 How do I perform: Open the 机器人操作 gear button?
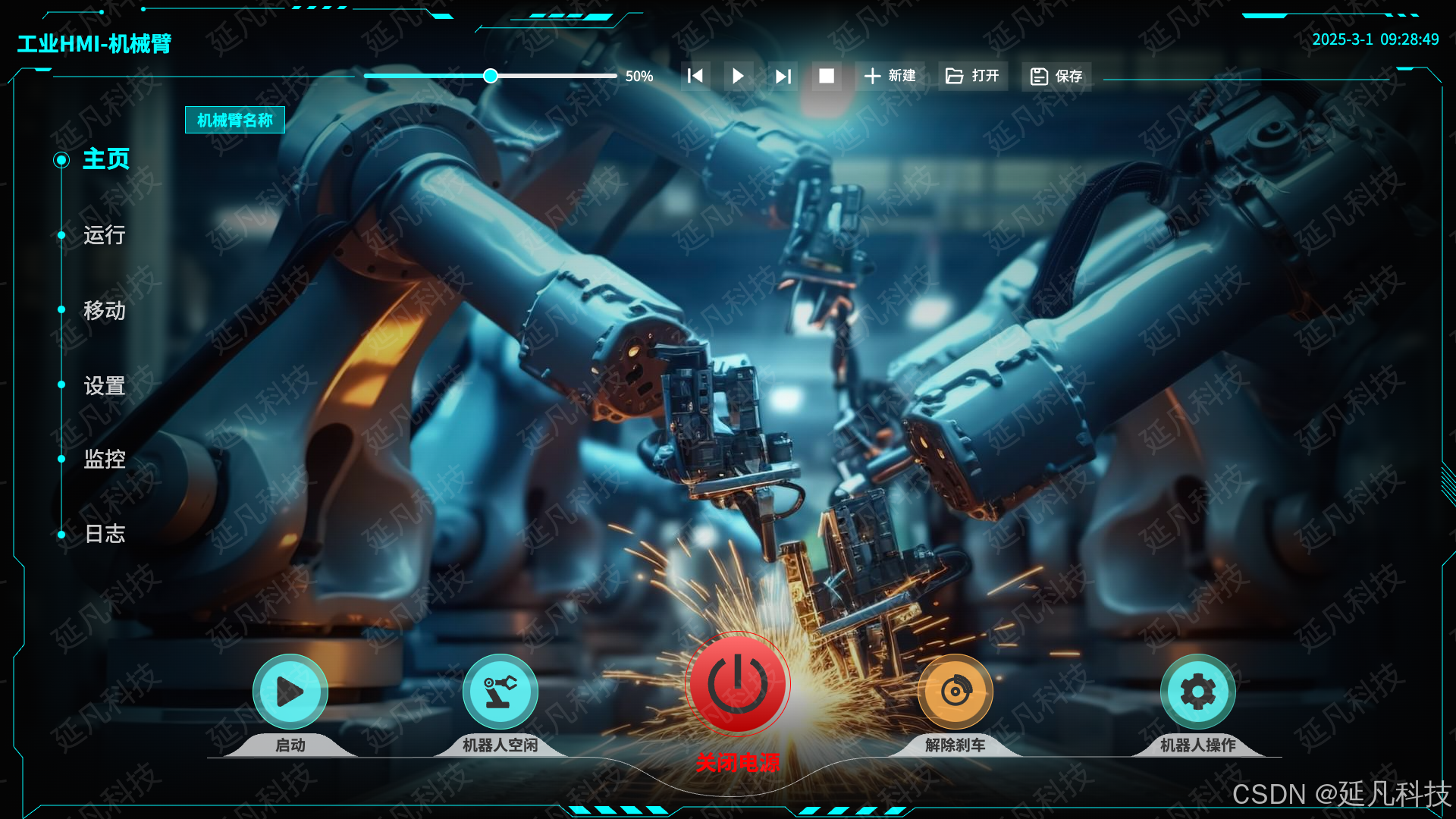[x=1198, y=692]
